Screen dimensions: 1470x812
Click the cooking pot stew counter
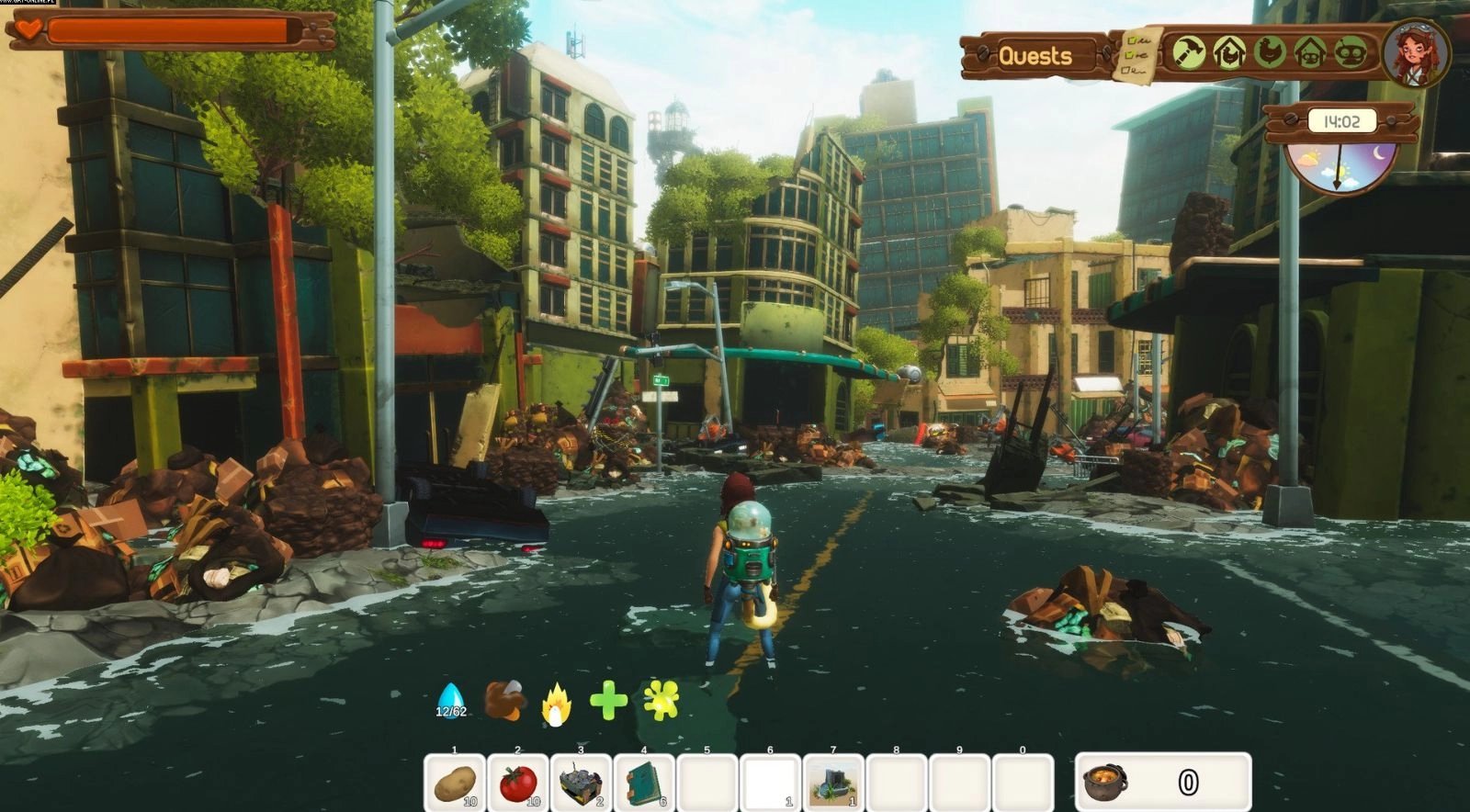(1162, 783)
